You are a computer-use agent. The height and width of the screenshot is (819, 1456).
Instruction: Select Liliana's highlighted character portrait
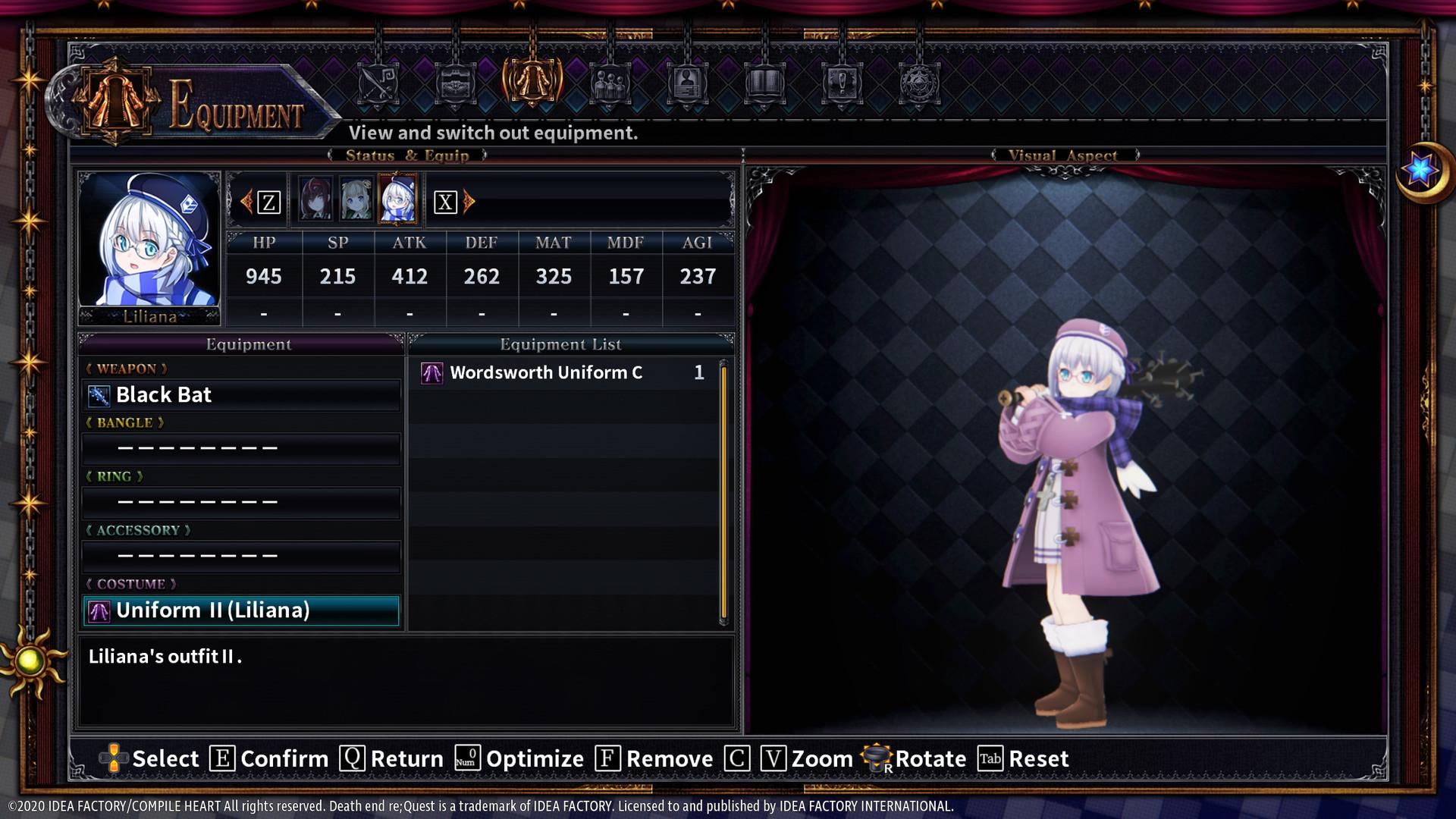click(397, 199)
